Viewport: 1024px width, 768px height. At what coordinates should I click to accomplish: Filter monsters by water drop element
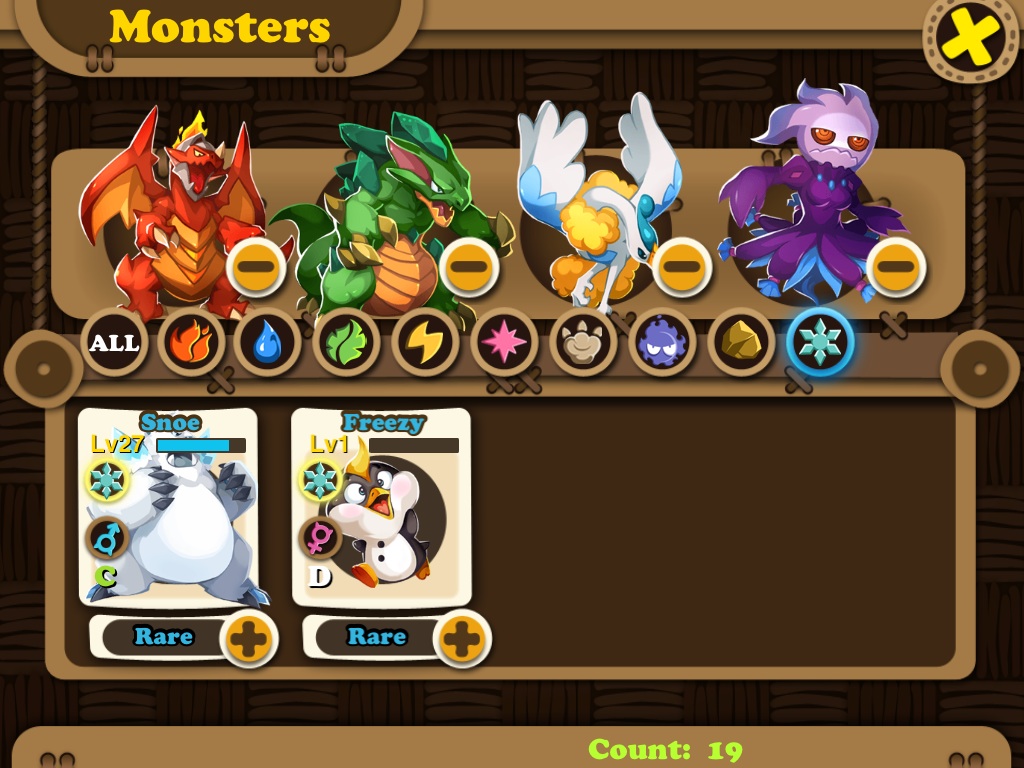click(x=267, y=343)
